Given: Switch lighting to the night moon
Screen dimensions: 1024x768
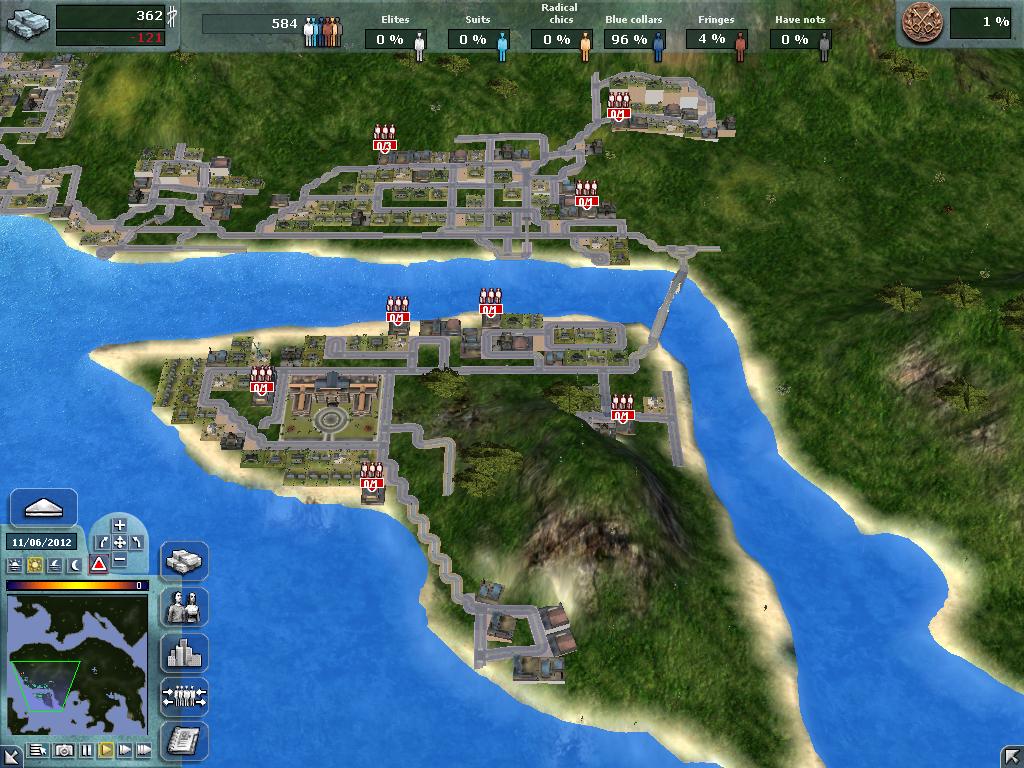Looking at the screenshot, I should [x=74, y=565].
